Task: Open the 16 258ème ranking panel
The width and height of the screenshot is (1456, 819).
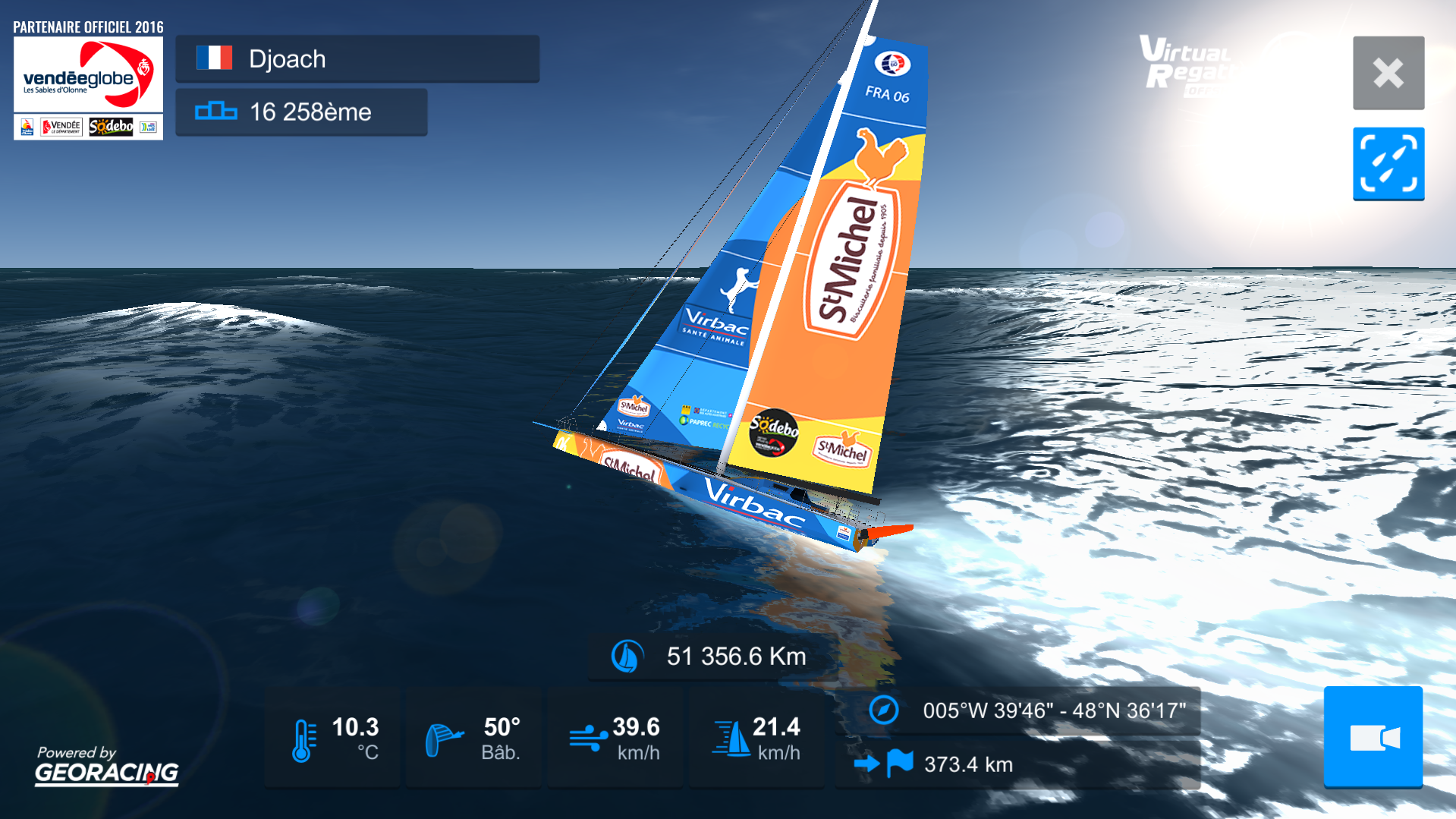Action: pos(301,112)
